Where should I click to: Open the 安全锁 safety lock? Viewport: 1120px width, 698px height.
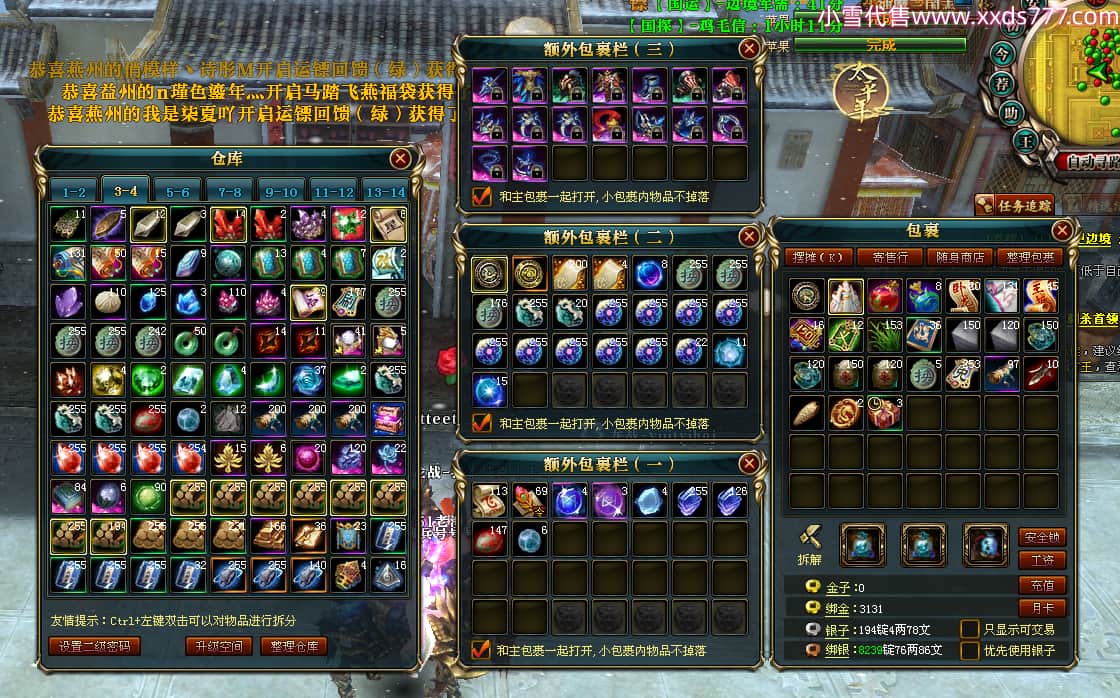pos(1042,537)
